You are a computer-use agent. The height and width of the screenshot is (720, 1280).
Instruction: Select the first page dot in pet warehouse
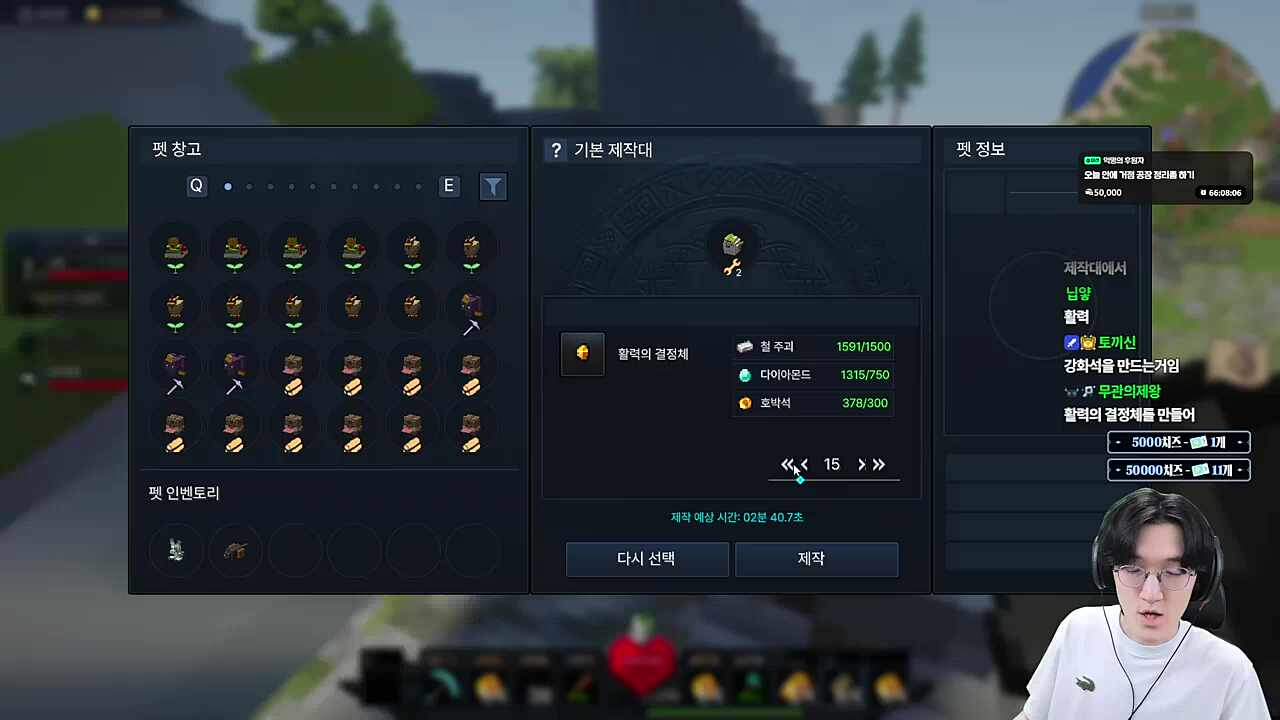pyautogui.click(x=227, y=186)
